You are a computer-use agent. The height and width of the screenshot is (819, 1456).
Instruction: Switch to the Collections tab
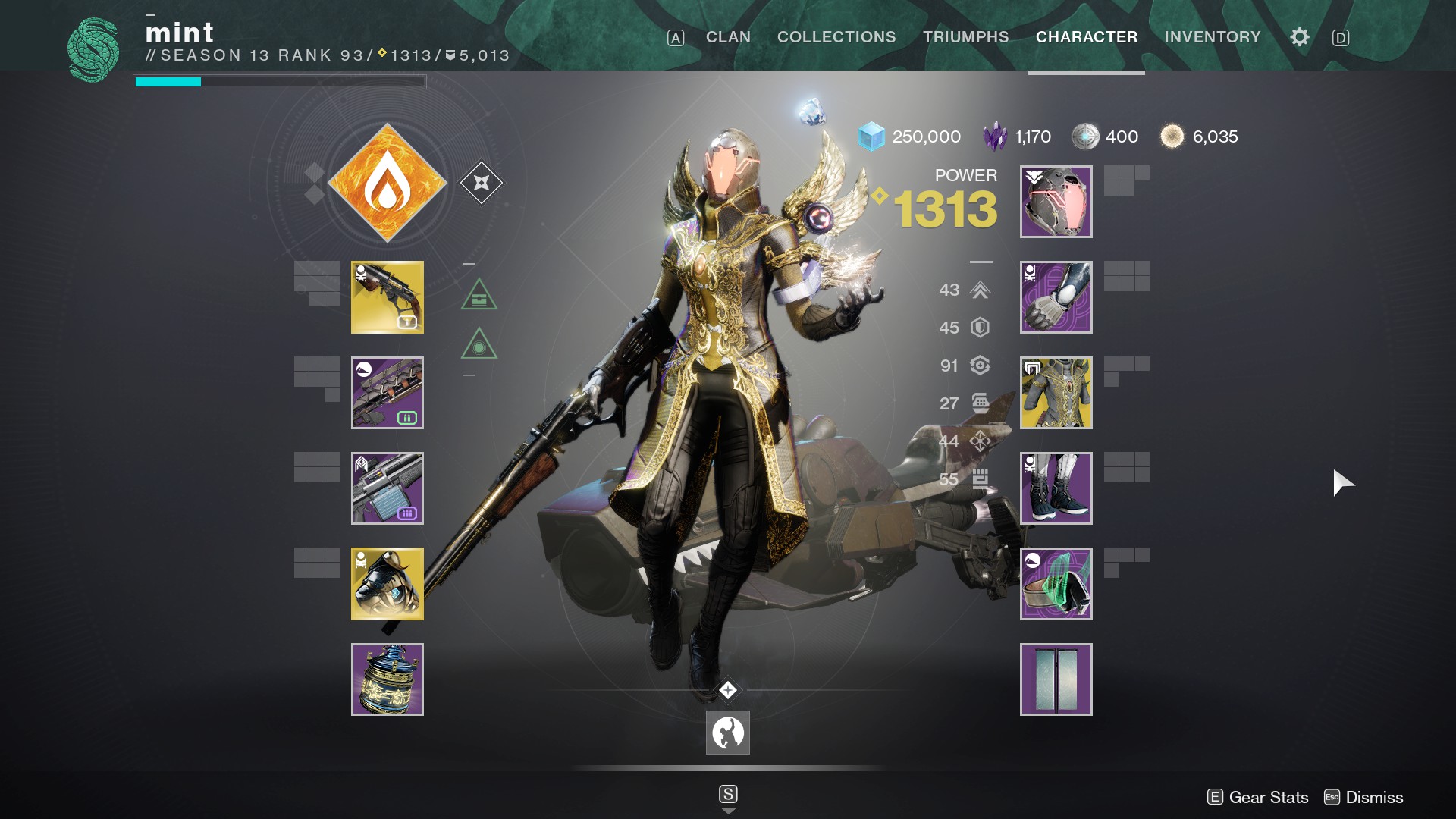[x=836, y=37]
